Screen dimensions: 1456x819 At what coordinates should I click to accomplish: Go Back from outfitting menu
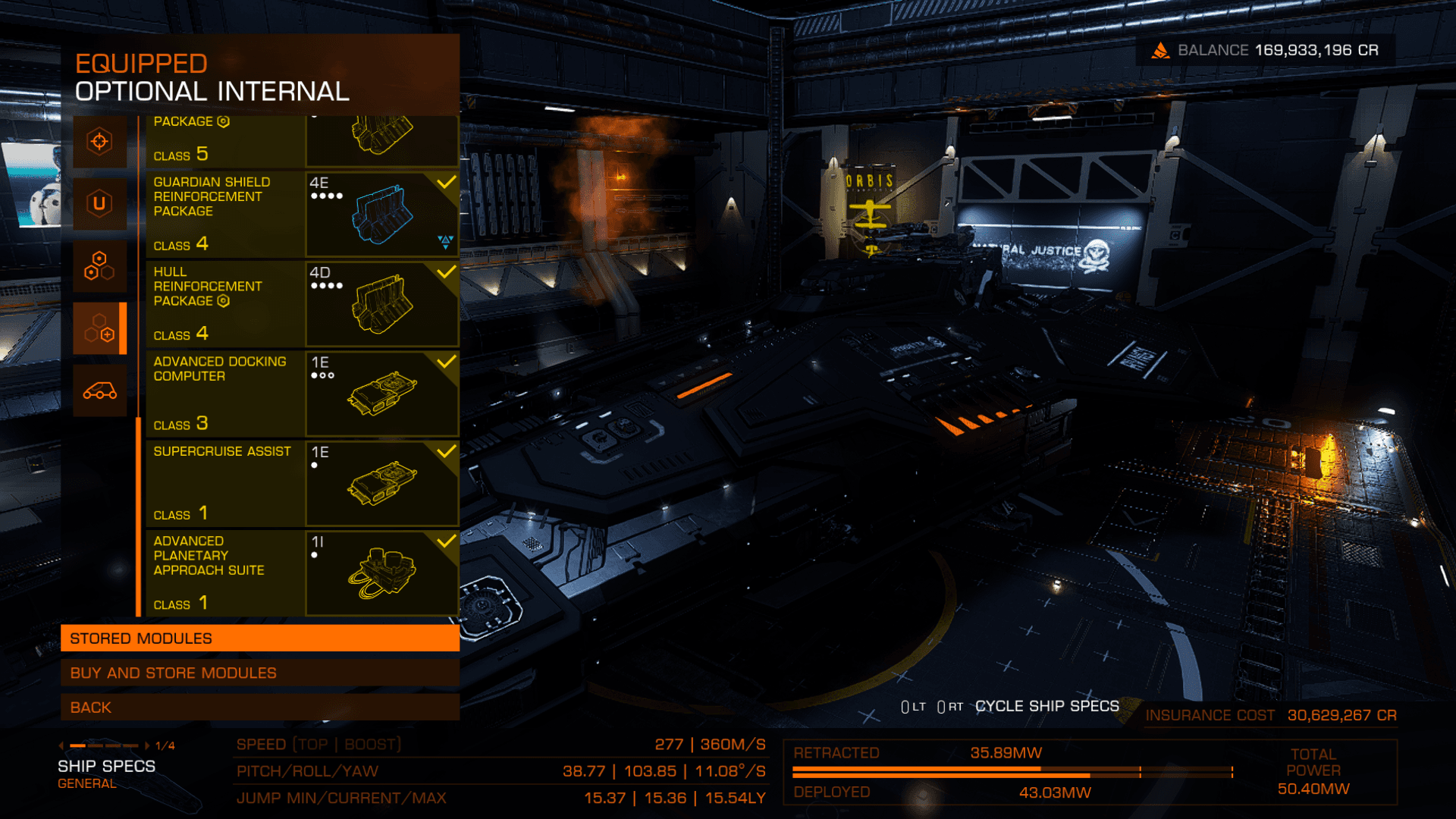tap(259, 708)
